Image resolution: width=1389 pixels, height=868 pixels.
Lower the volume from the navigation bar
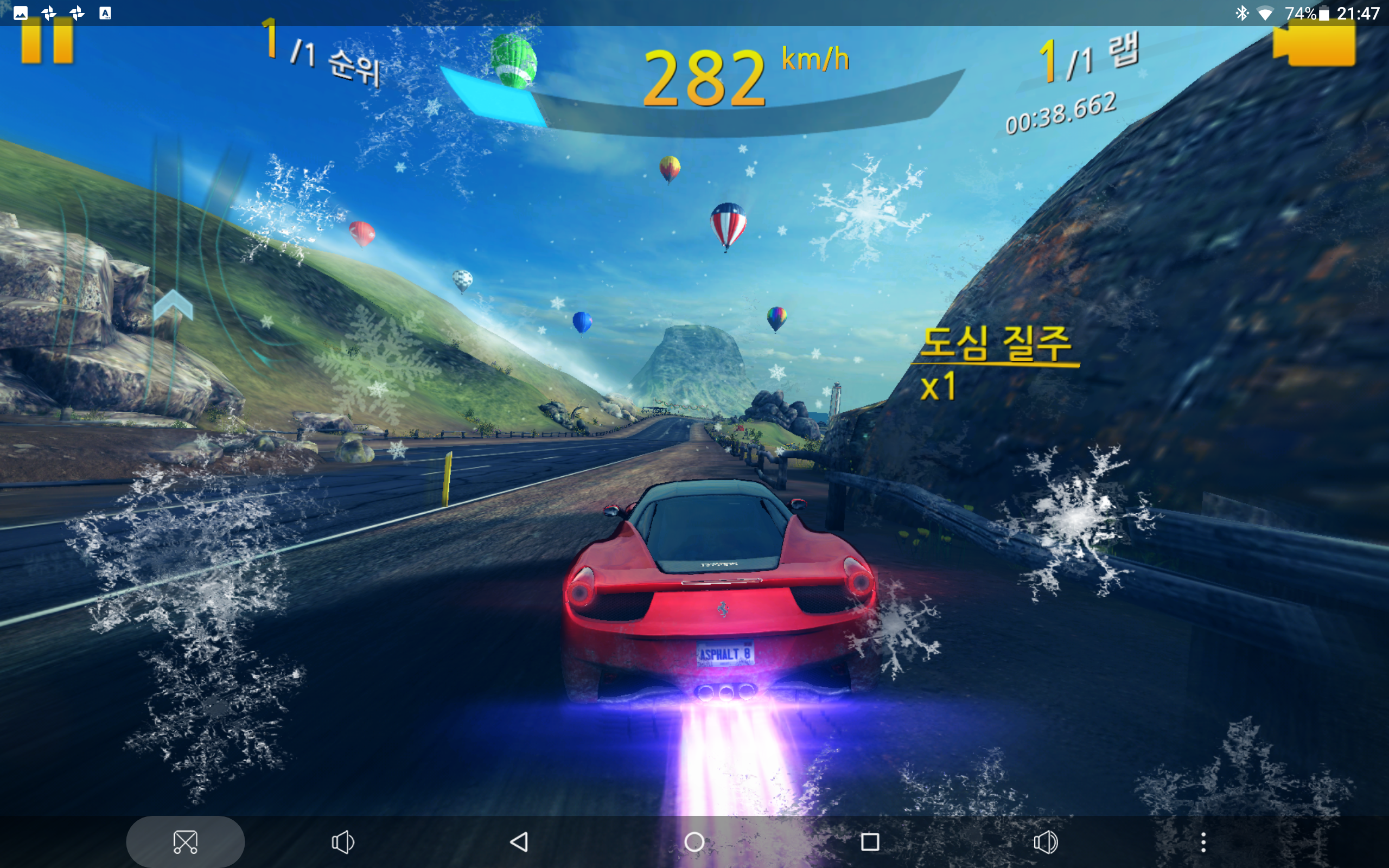(x=343, y=842)
